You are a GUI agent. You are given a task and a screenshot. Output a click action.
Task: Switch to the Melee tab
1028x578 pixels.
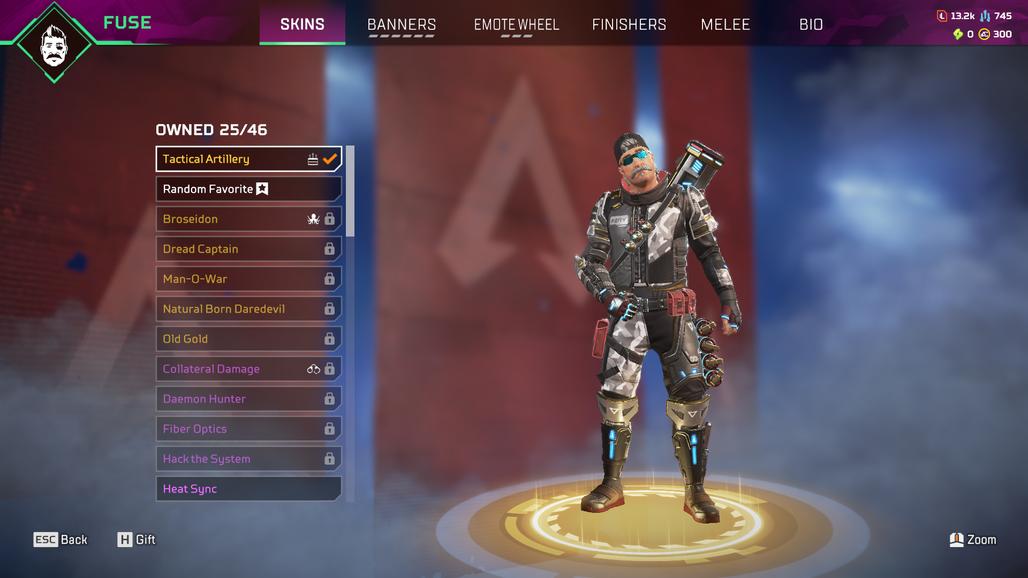725,25
